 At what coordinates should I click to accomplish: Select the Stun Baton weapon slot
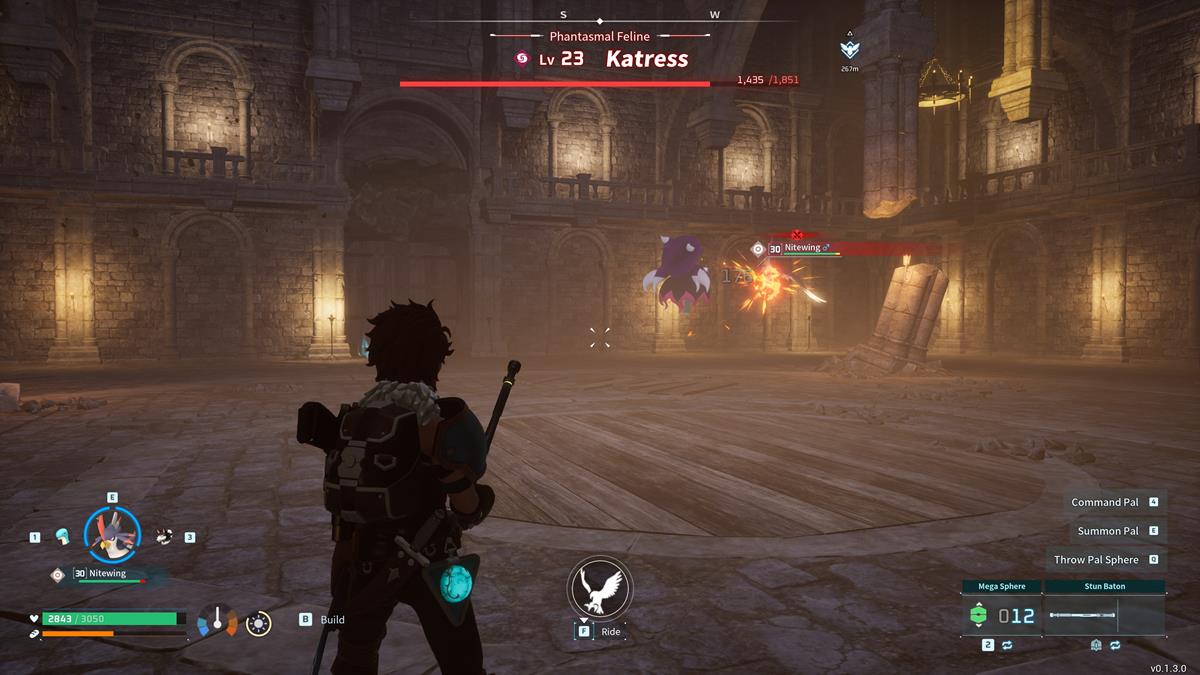[1105, 616]
